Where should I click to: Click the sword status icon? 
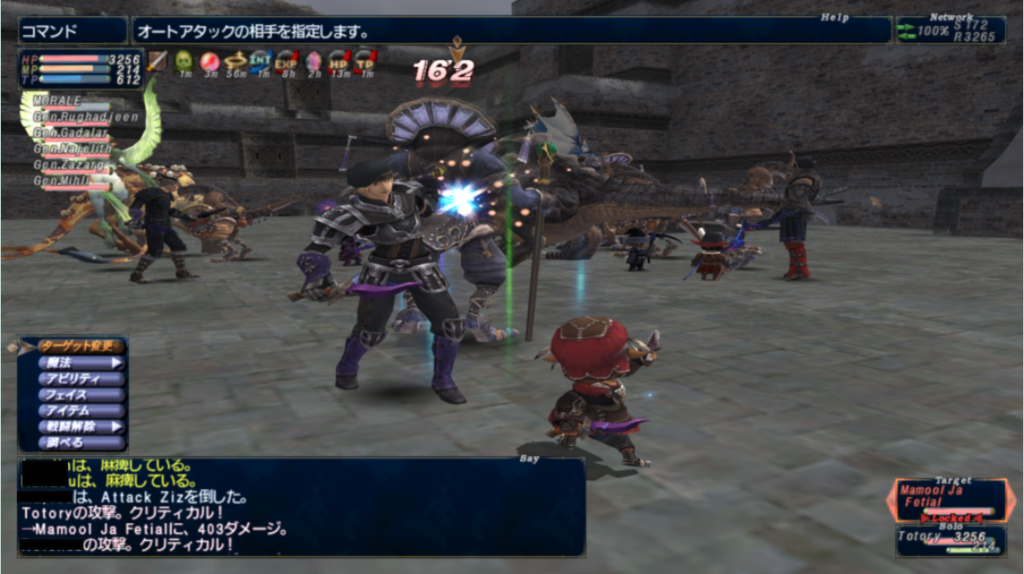(x=157, y=62)
